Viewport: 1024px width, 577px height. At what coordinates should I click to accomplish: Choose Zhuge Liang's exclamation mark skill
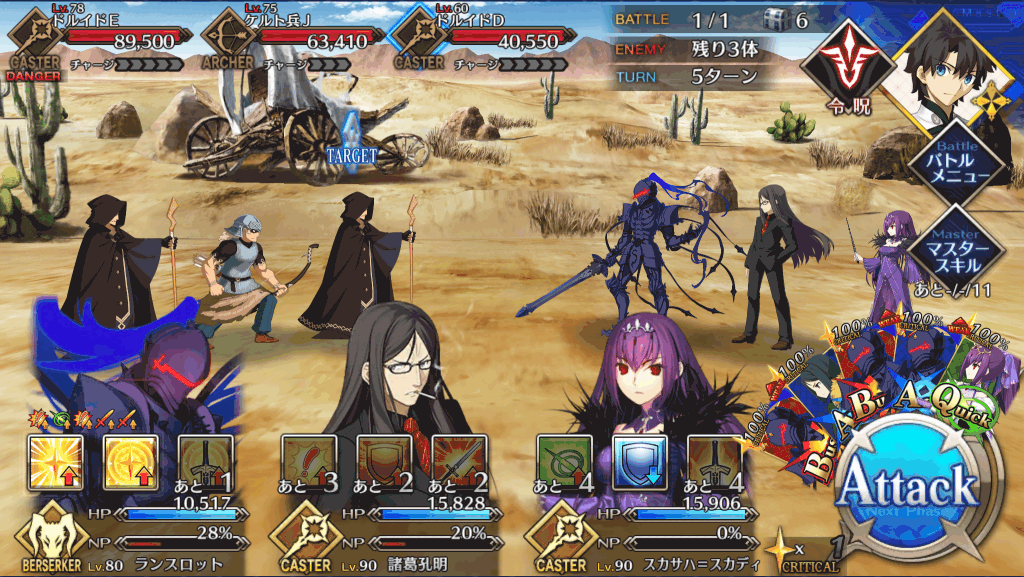tap(309, 463)
